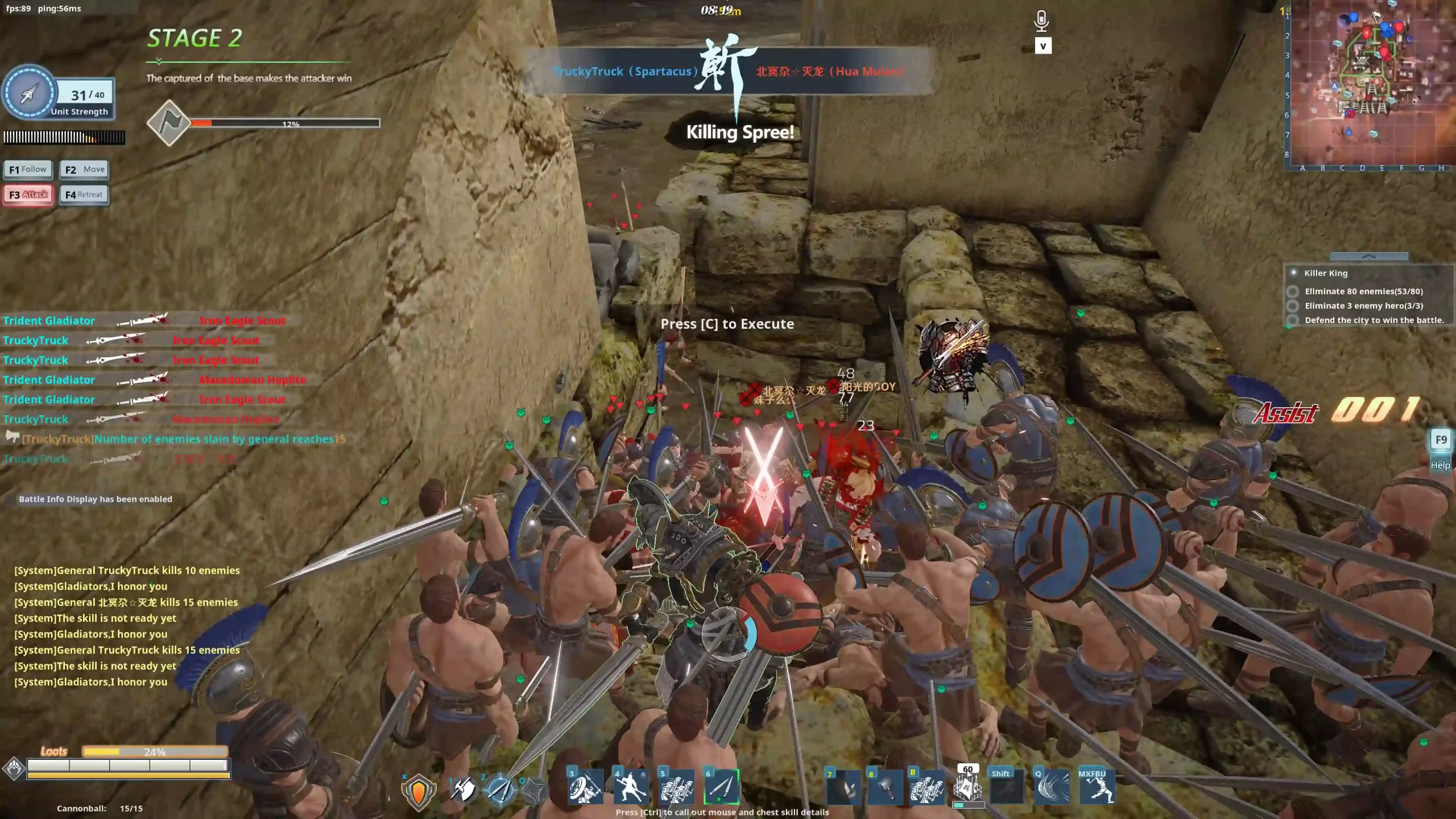Click the orange shield defense icon
1456x819 pixels.
tap(419, 791)
